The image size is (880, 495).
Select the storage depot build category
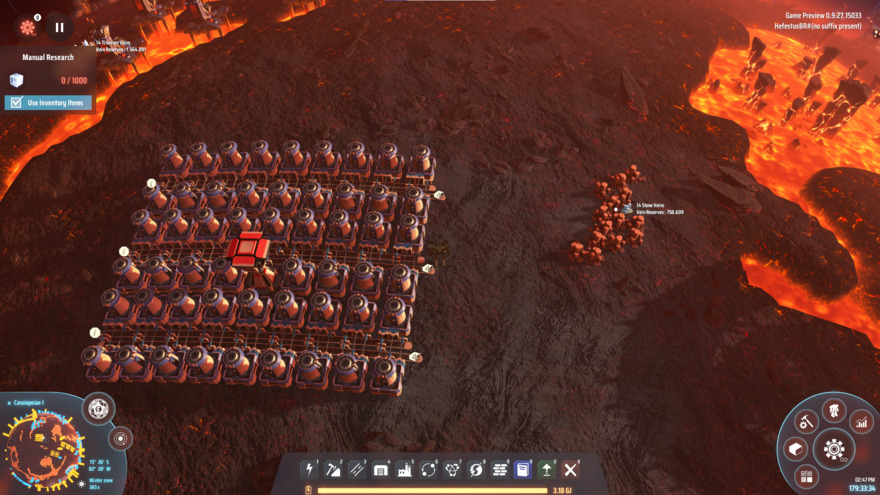[x=381, y=469]
